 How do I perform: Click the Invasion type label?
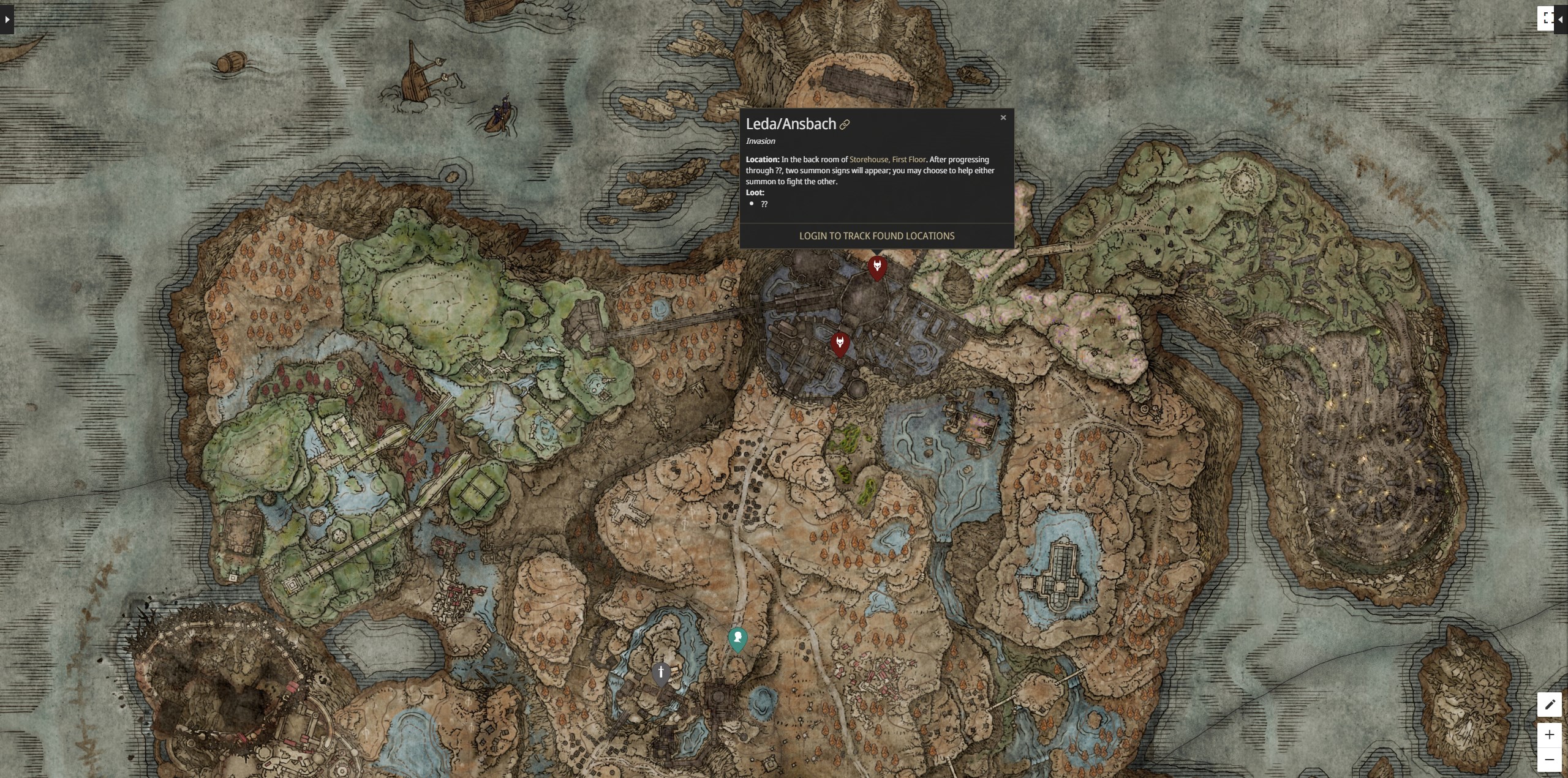coord(760,141)
